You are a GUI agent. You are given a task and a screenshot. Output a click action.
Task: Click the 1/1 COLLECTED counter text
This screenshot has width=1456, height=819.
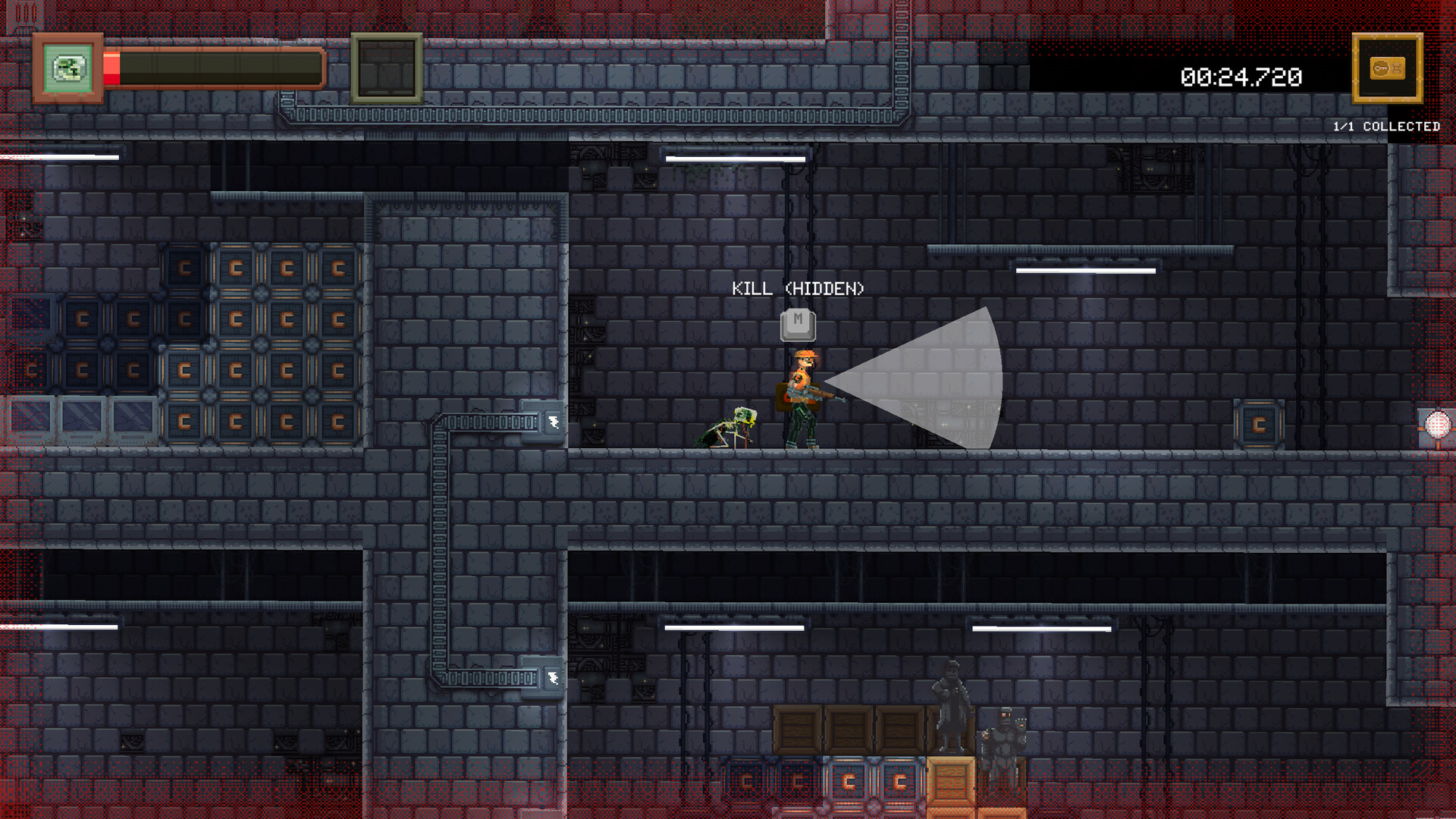click(1385, 126)
